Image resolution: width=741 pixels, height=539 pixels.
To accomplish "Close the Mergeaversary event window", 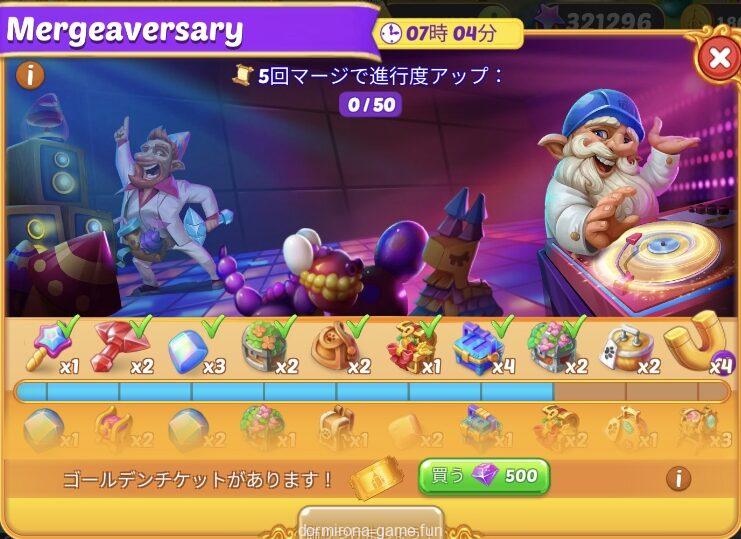I will 718,59.
